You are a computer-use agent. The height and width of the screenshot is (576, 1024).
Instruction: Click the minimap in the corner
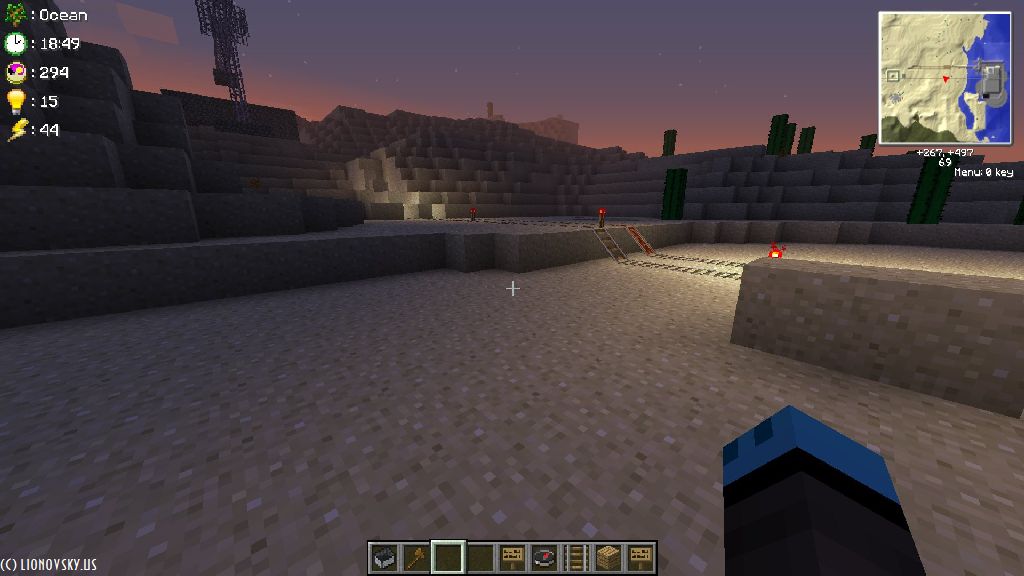tap(945, 78)
